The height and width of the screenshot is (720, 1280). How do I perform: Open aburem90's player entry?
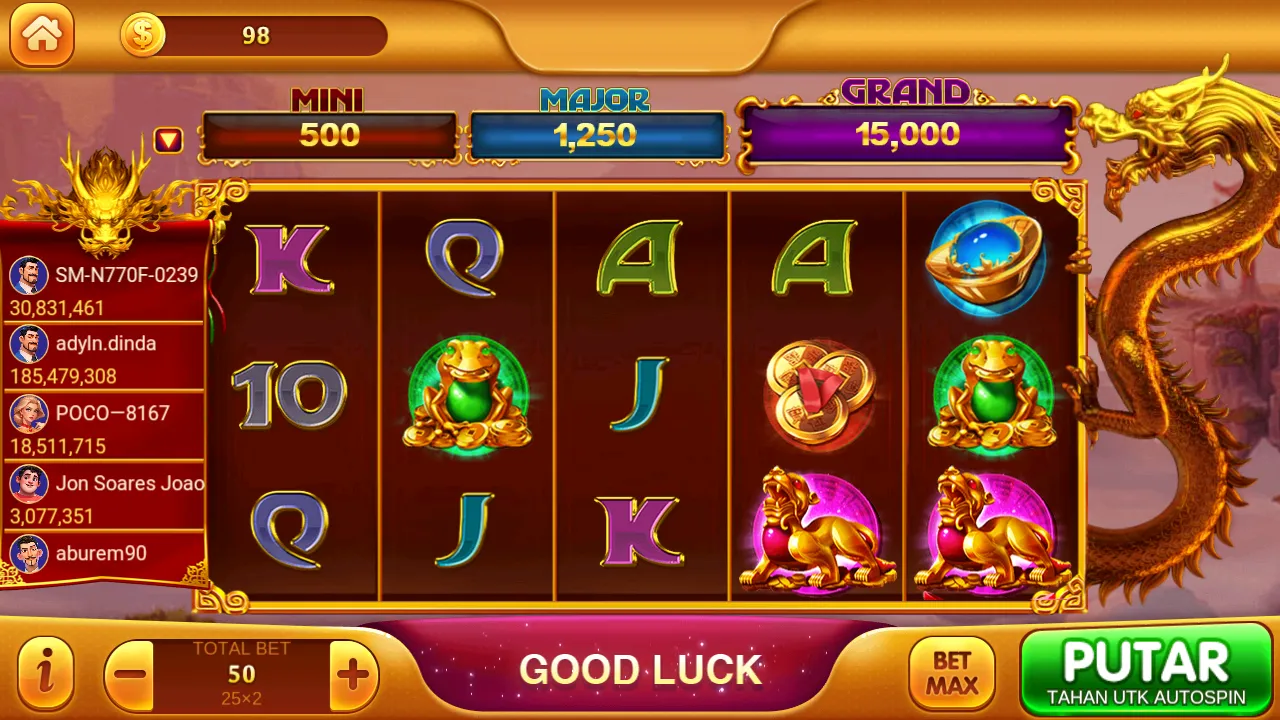(104, 554)
